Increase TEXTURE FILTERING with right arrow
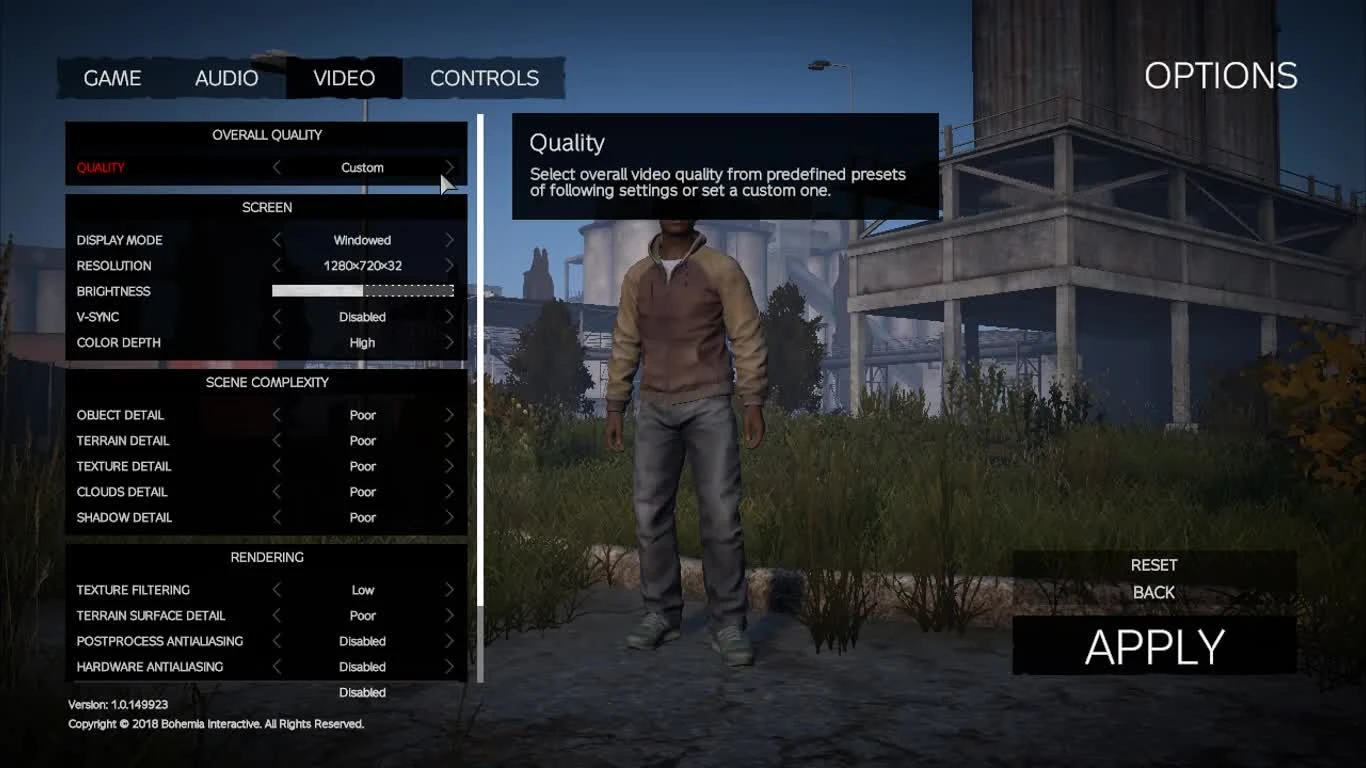 (449, 590)
